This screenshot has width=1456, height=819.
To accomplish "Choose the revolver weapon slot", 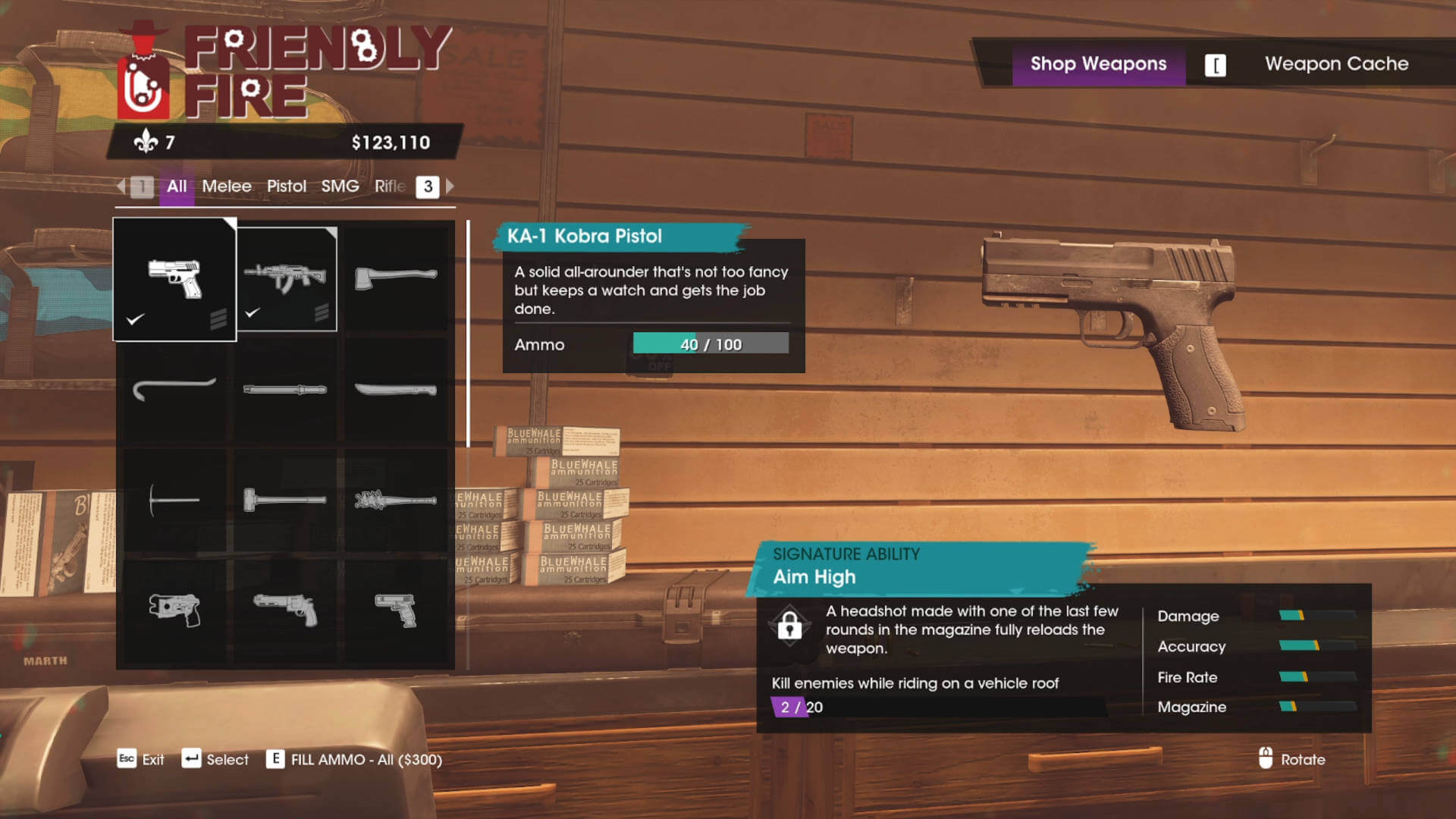I will [285, 610].
